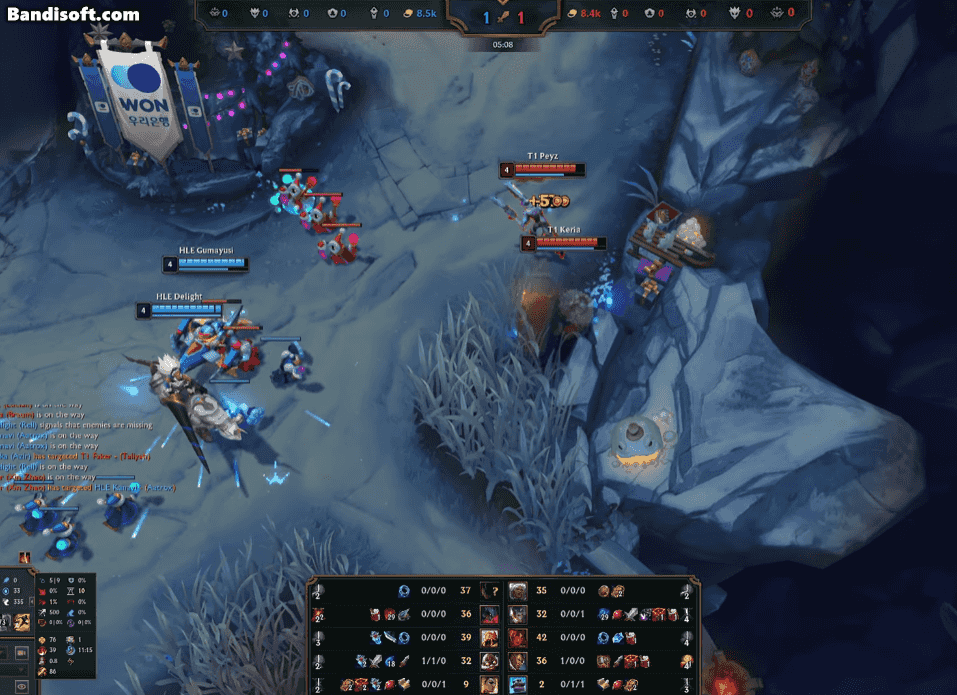The height and width of the screenshot is (695, 957).
Task: Click the camera button in the spectator panel
Action: 21,651
